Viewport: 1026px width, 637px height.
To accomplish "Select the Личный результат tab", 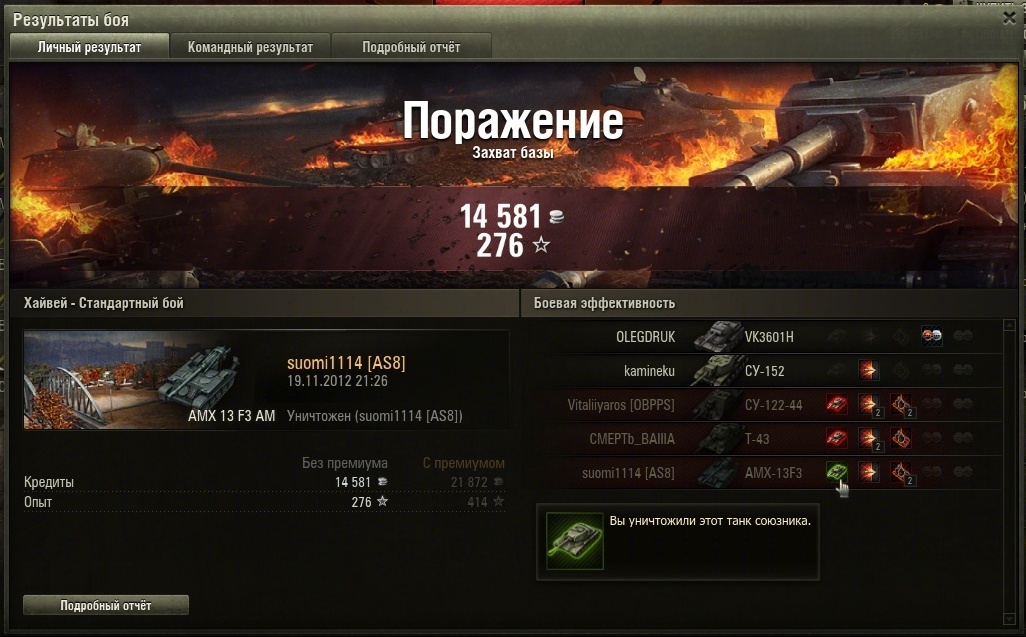I will [x=89, y=47].
